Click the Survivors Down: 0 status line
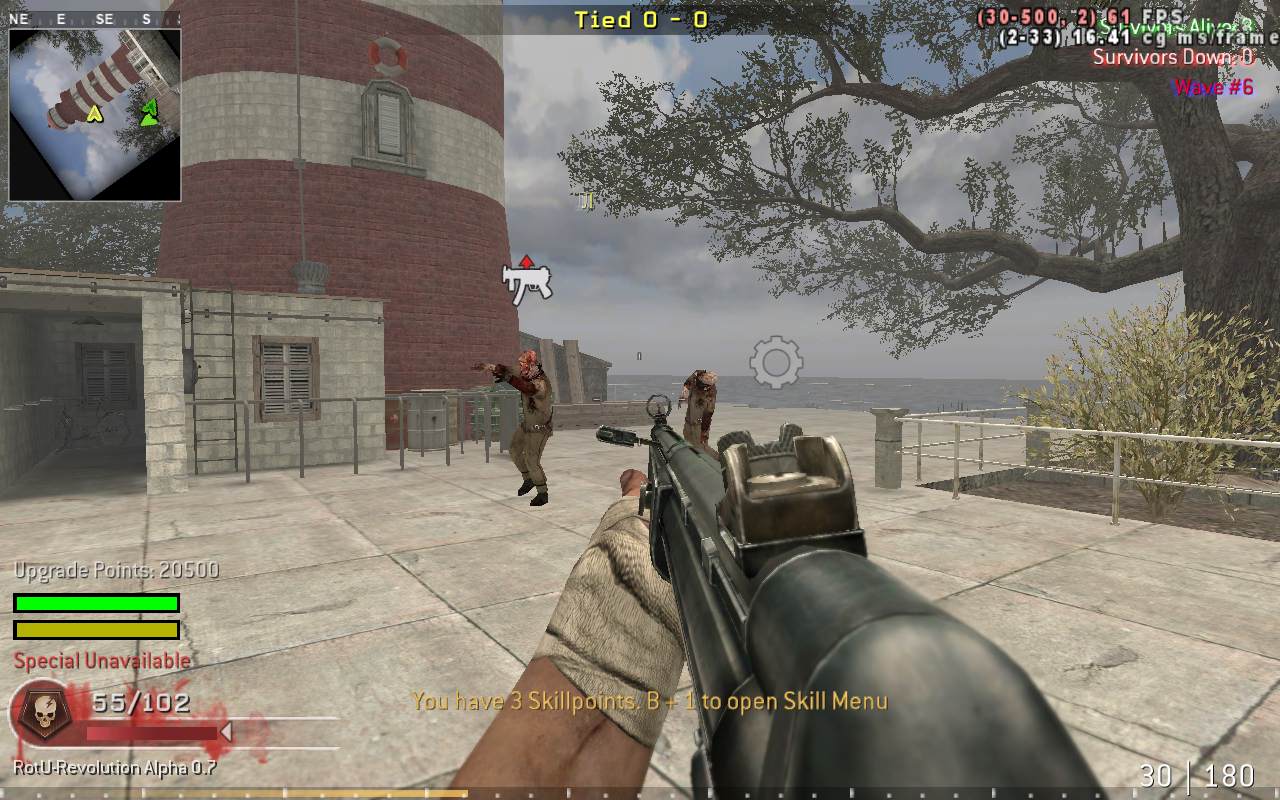Image resolution: width=1280 pixels, height=800 pixels. pyautogui.click(x=1172, y=58)
